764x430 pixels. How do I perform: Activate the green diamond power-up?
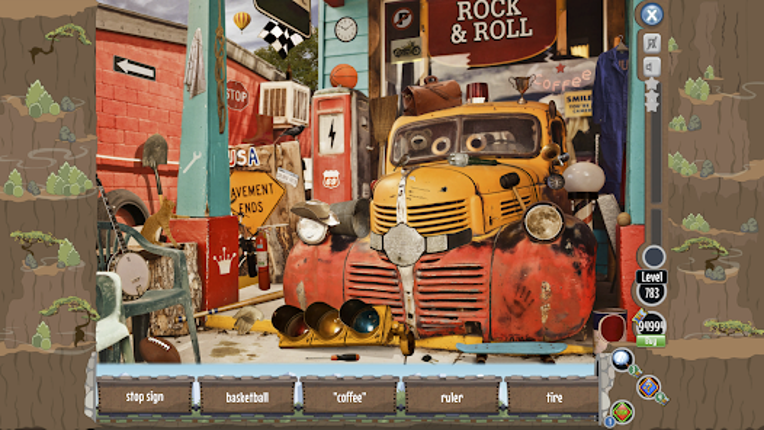click(x=622, y=410)
